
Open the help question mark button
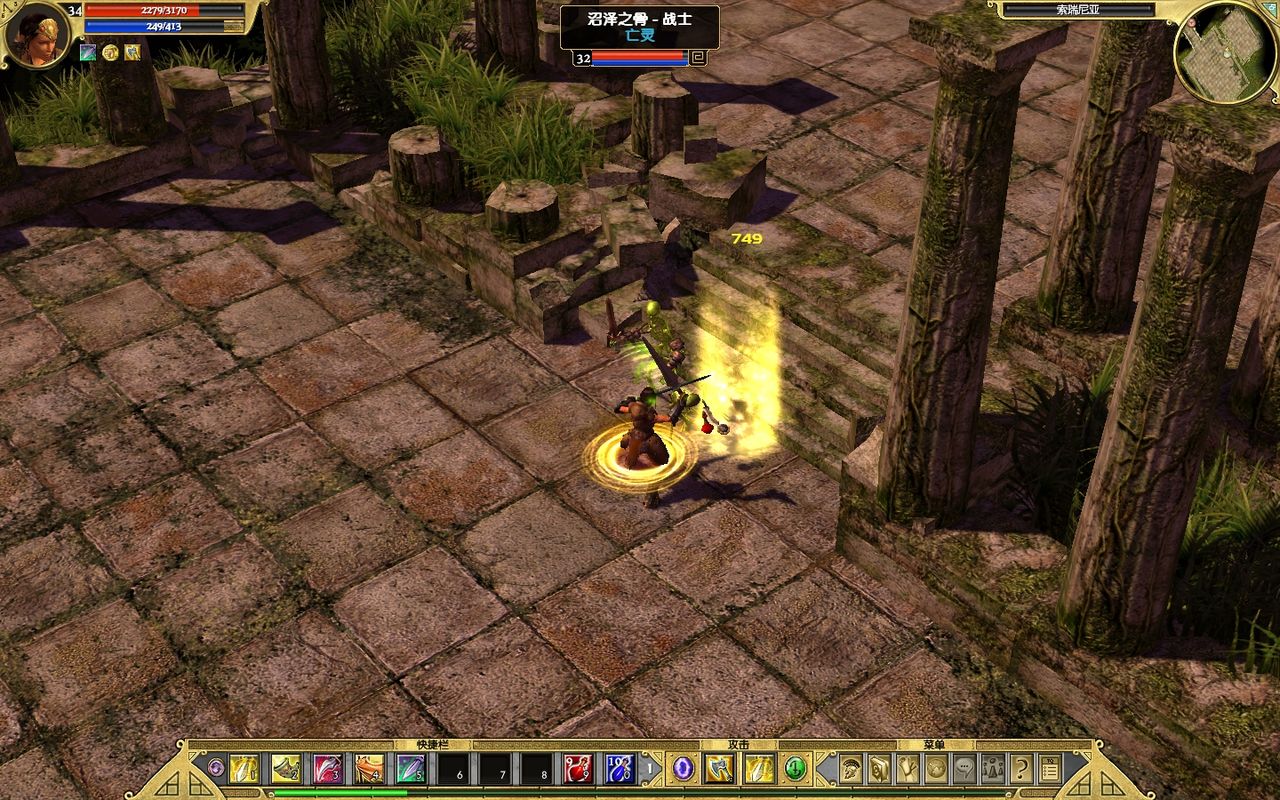click(1021, 768)
